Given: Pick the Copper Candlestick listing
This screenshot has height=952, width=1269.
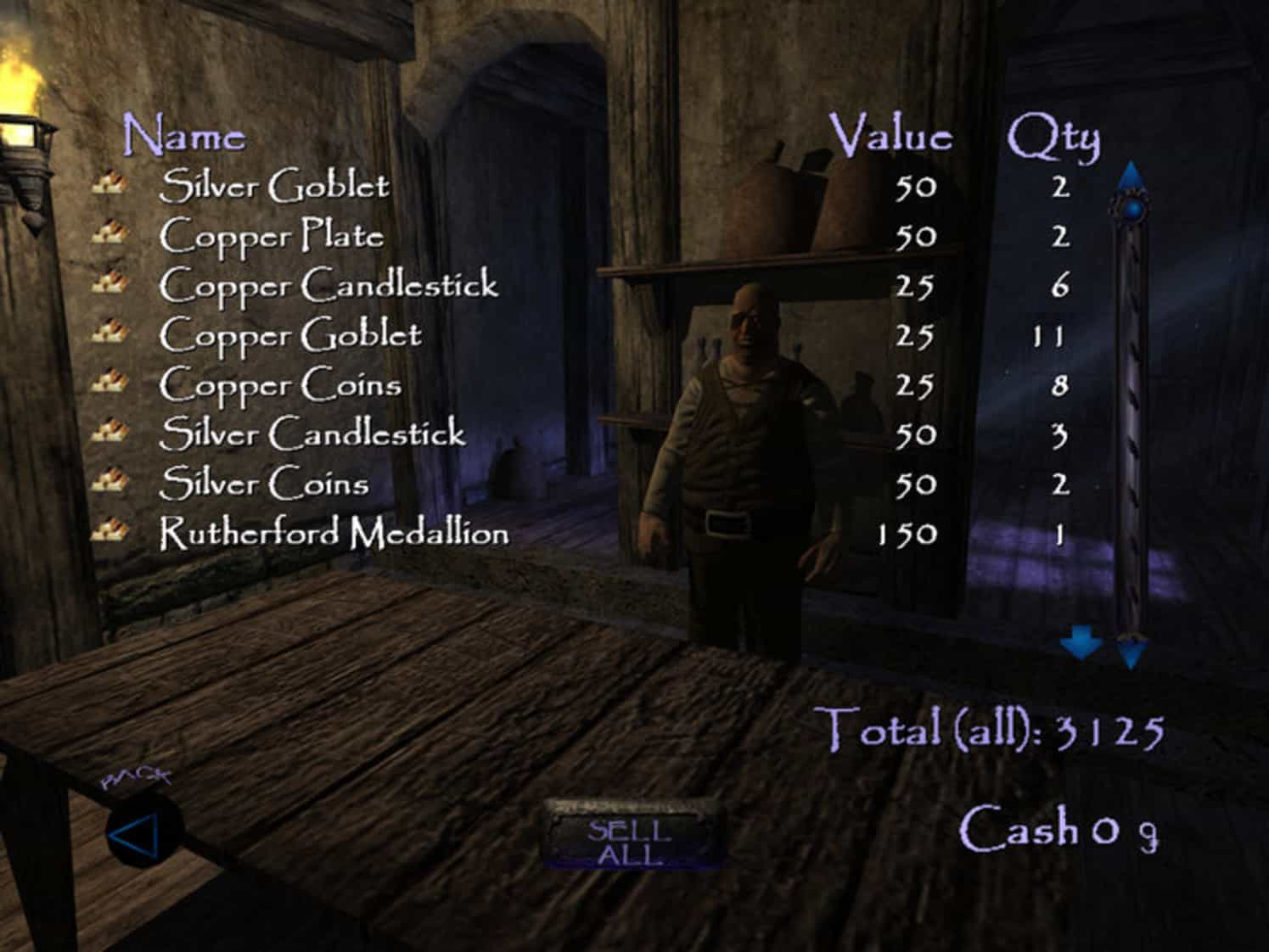Looking at the screenshot, I should tap(328, 285).
